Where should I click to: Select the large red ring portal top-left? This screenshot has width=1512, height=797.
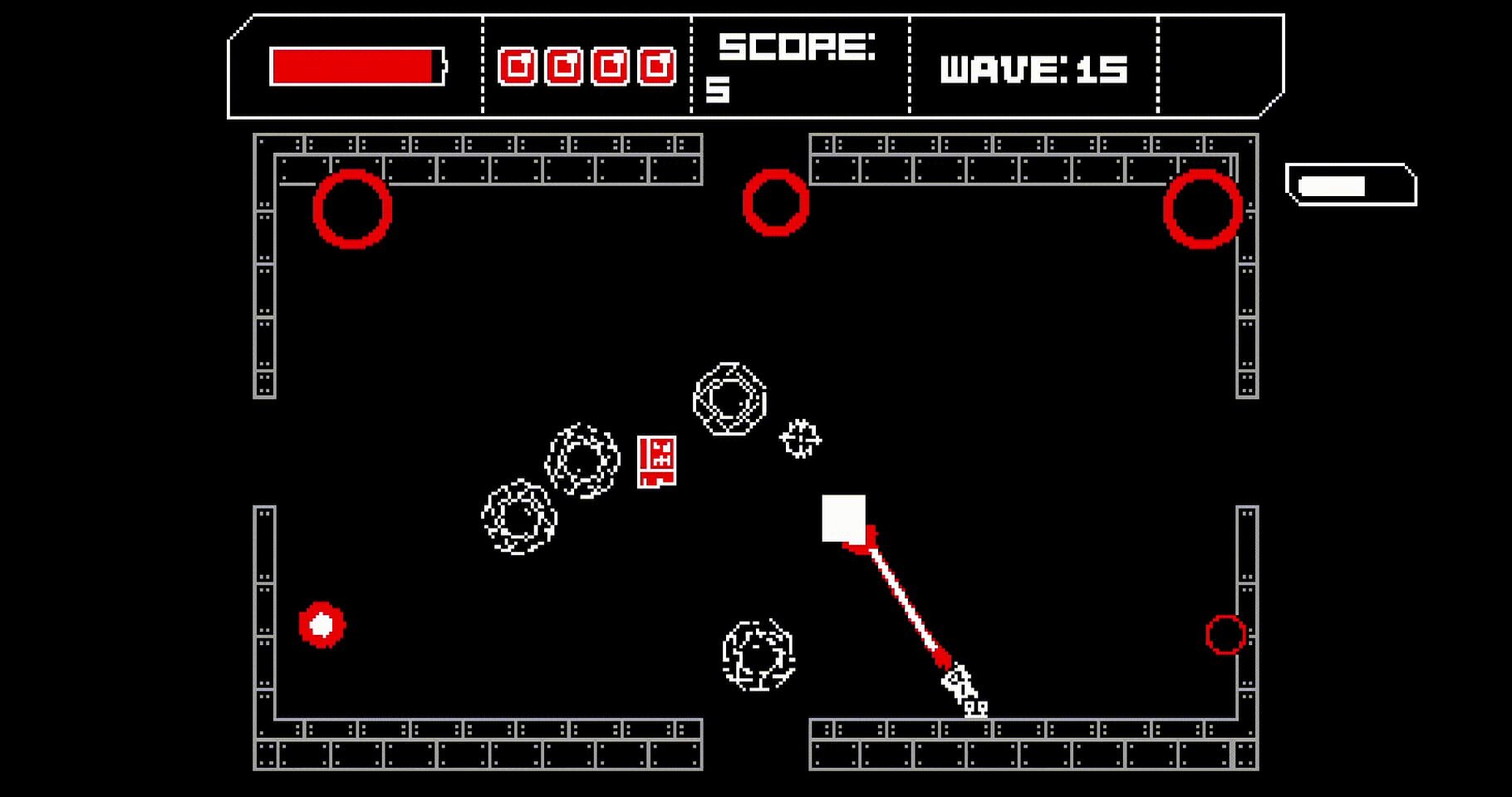353,209
